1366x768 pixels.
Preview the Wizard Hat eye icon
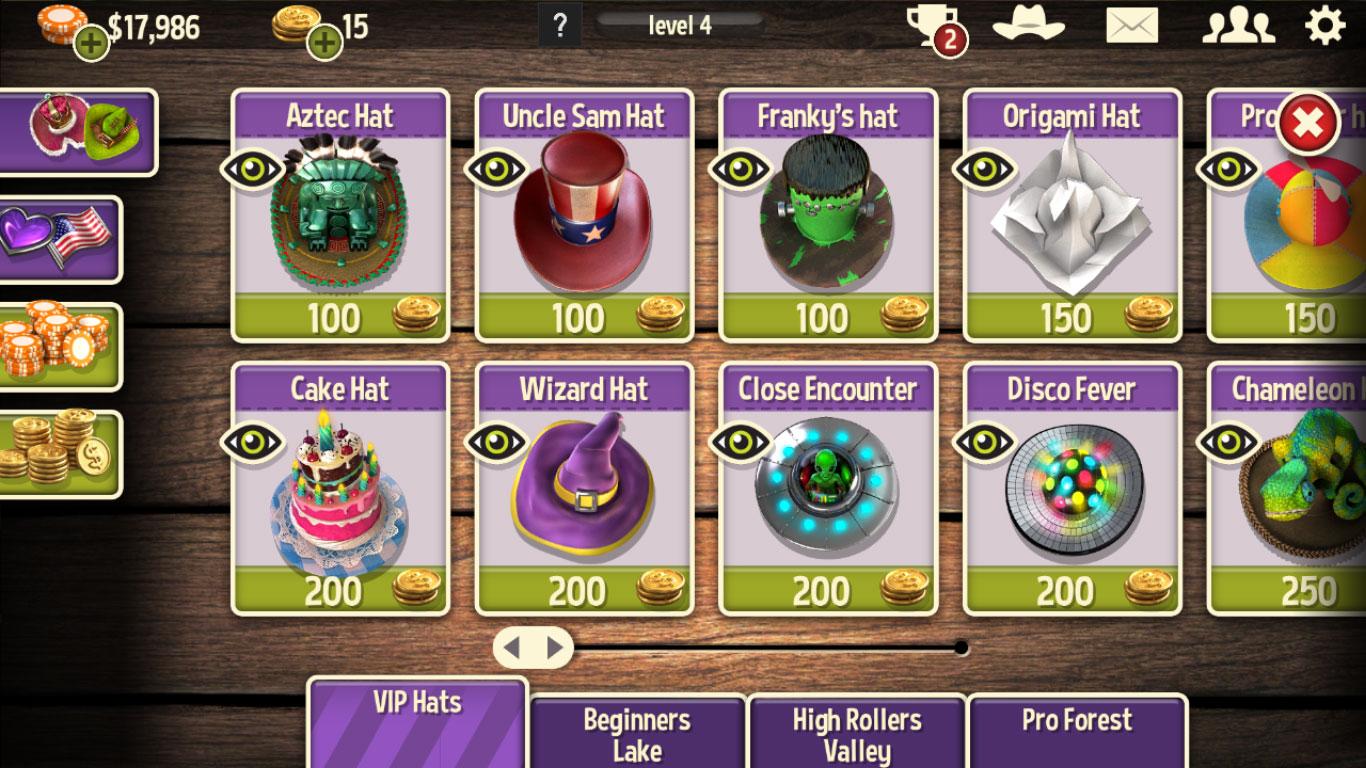(x=497, y=441)
